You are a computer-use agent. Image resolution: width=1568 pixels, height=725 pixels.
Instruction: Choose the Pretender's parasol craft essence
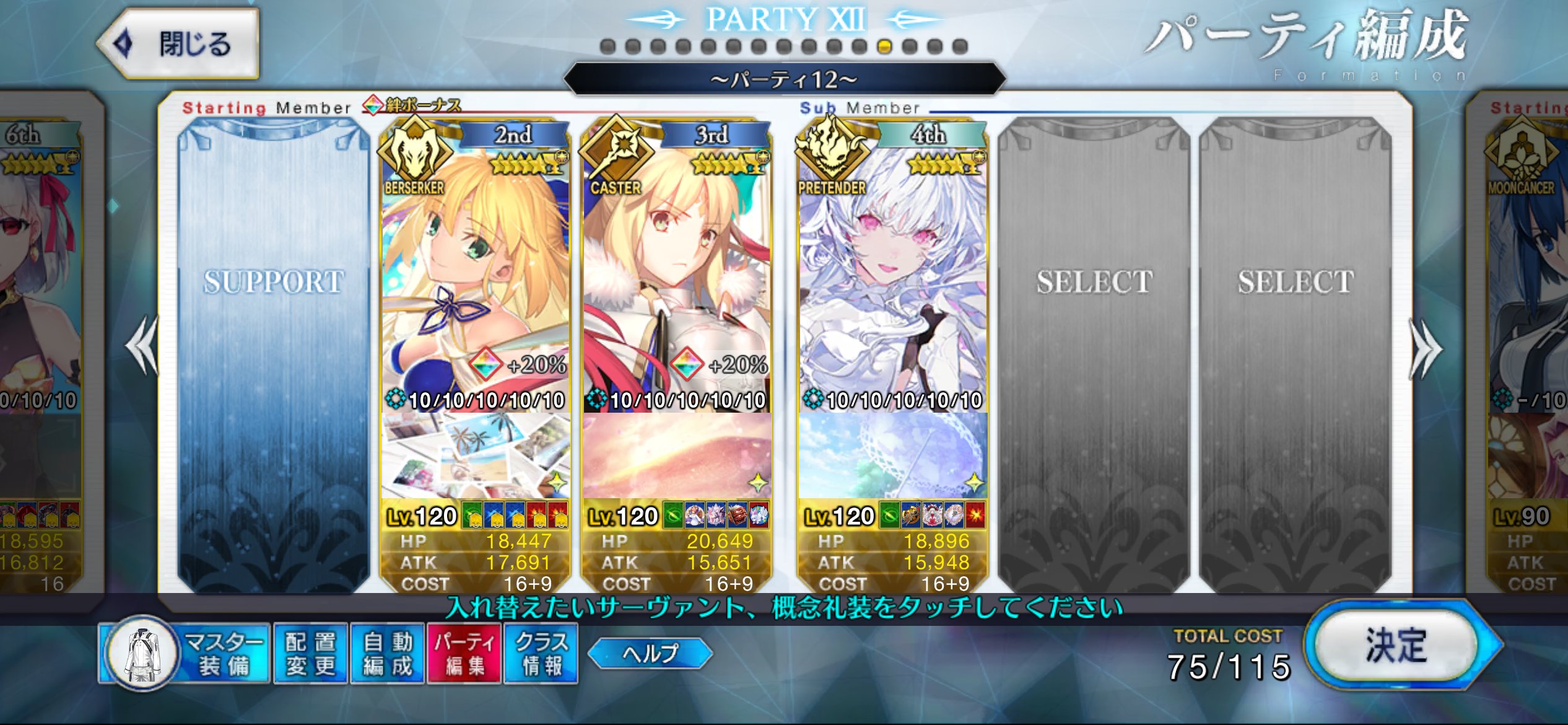click(x=892, y=455)
